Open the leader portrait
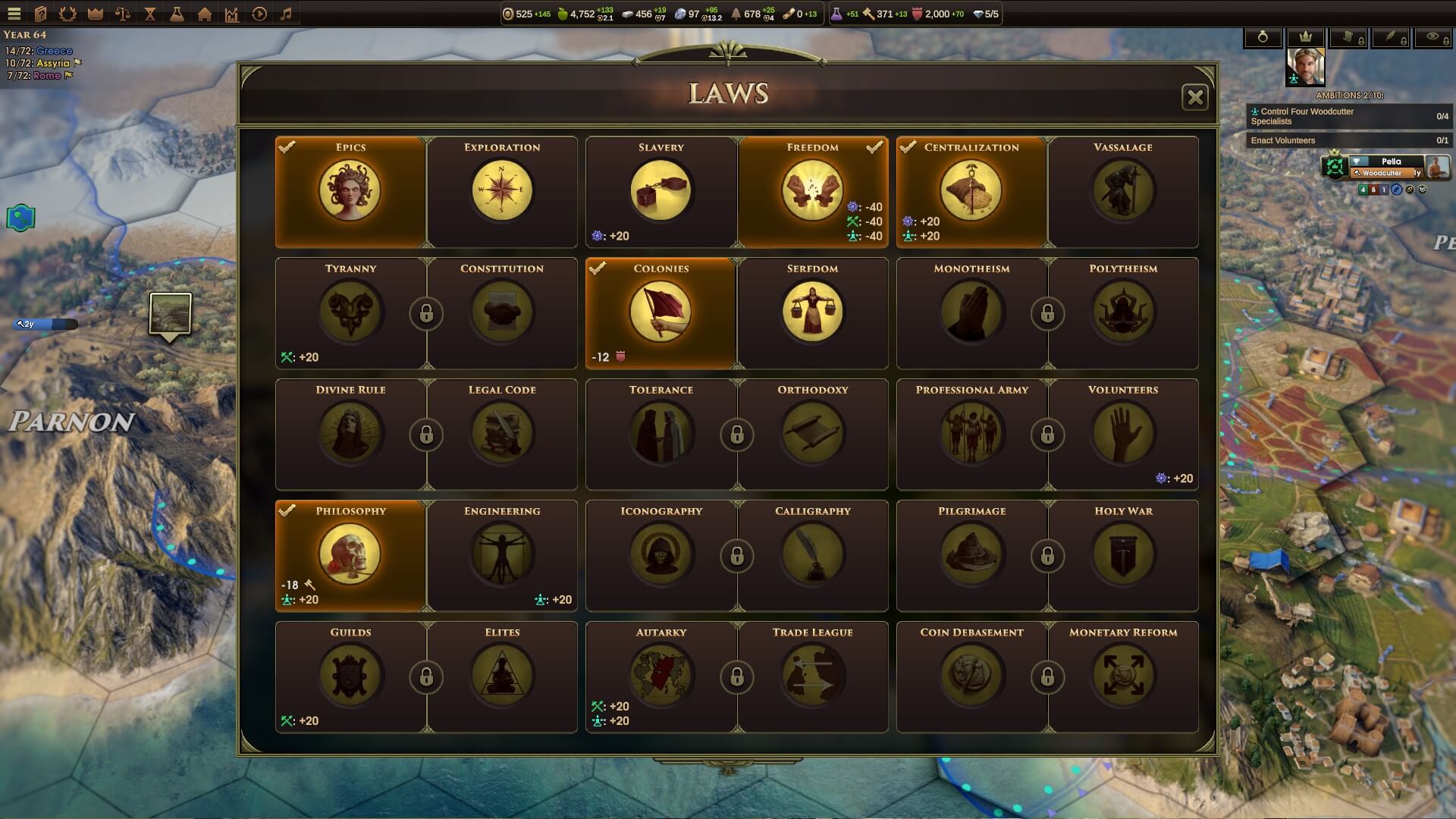 [x=1305, y=67]
